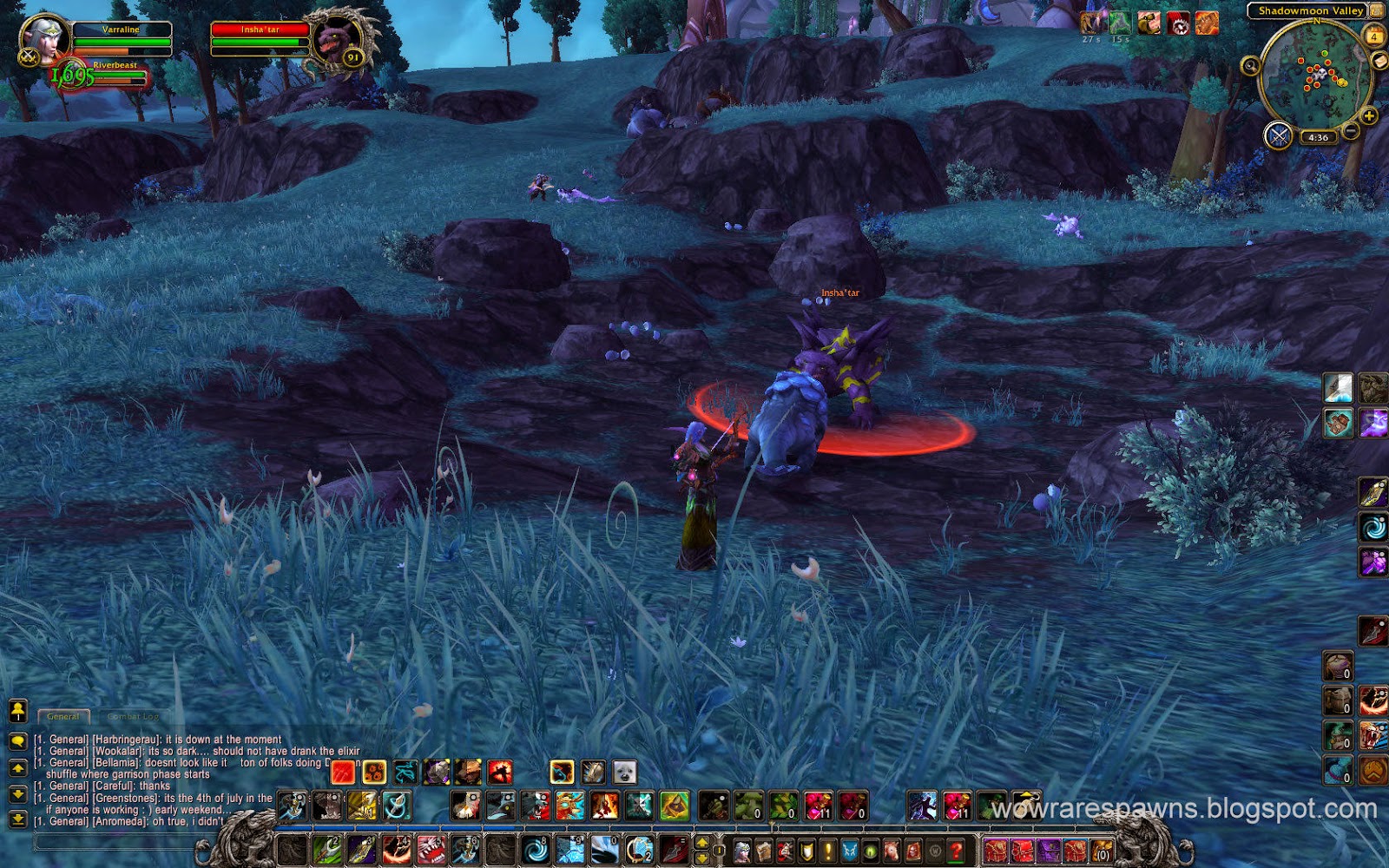
Task: Zoom in the minimap with the plus button
Action: 1369,115
